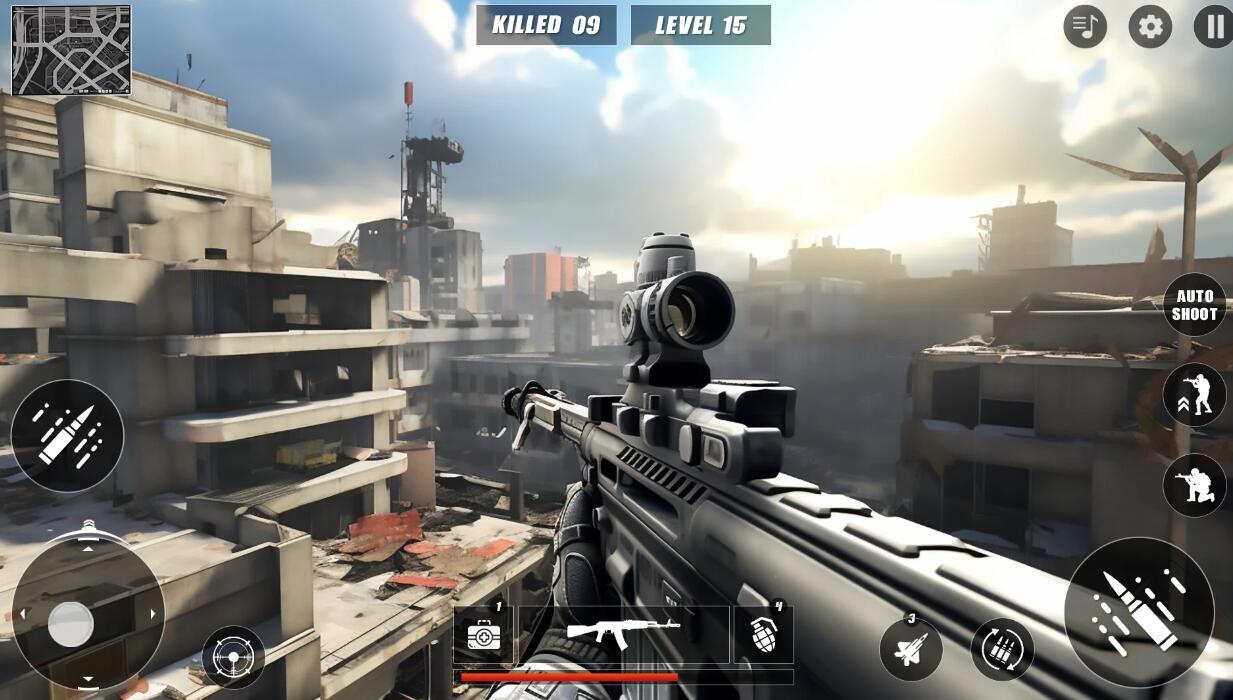Tap the crouching soldier stance button
The height and width of the screenshot is (700, 1233).
click(1195, 485)
